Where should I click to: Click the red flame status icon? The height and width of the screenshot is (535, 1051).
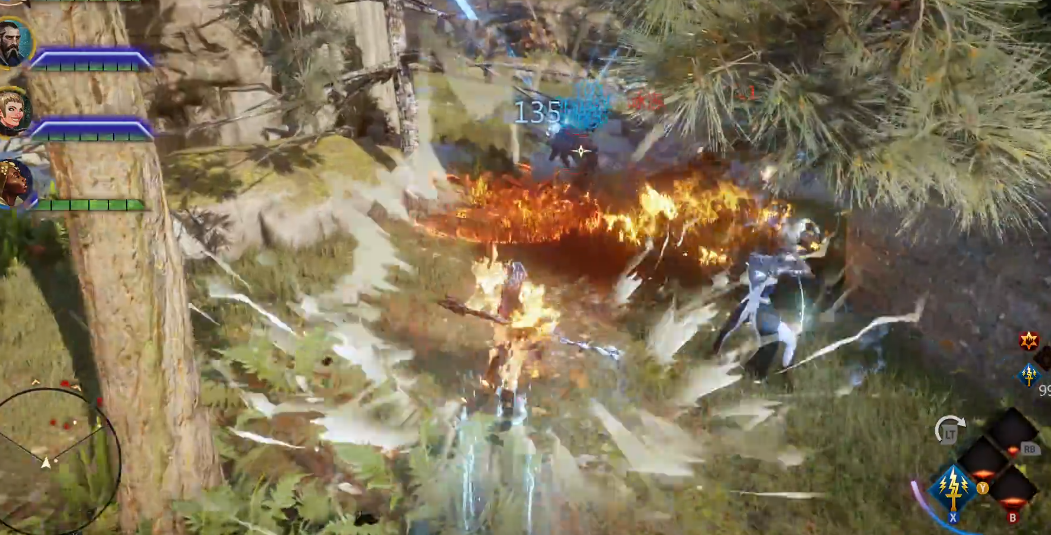point(1028,341)
